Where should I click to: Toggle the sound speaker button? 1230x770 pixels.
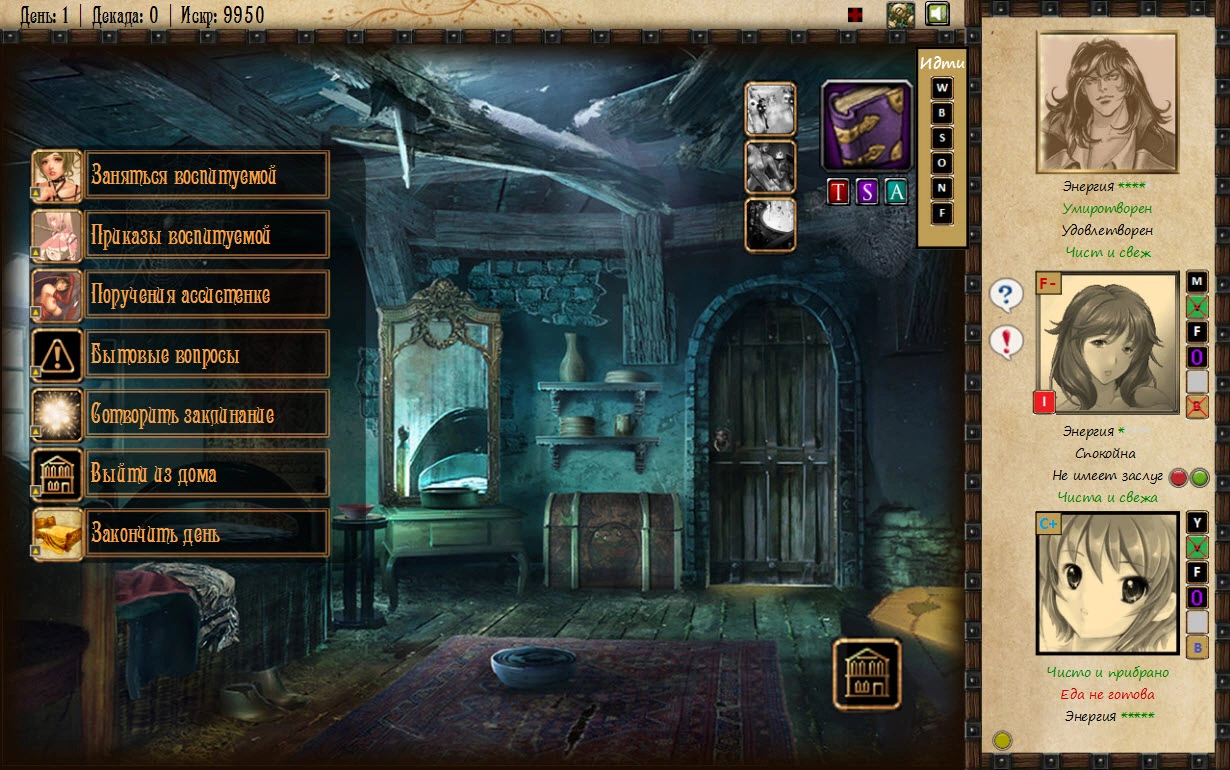[x=937, y=14]
